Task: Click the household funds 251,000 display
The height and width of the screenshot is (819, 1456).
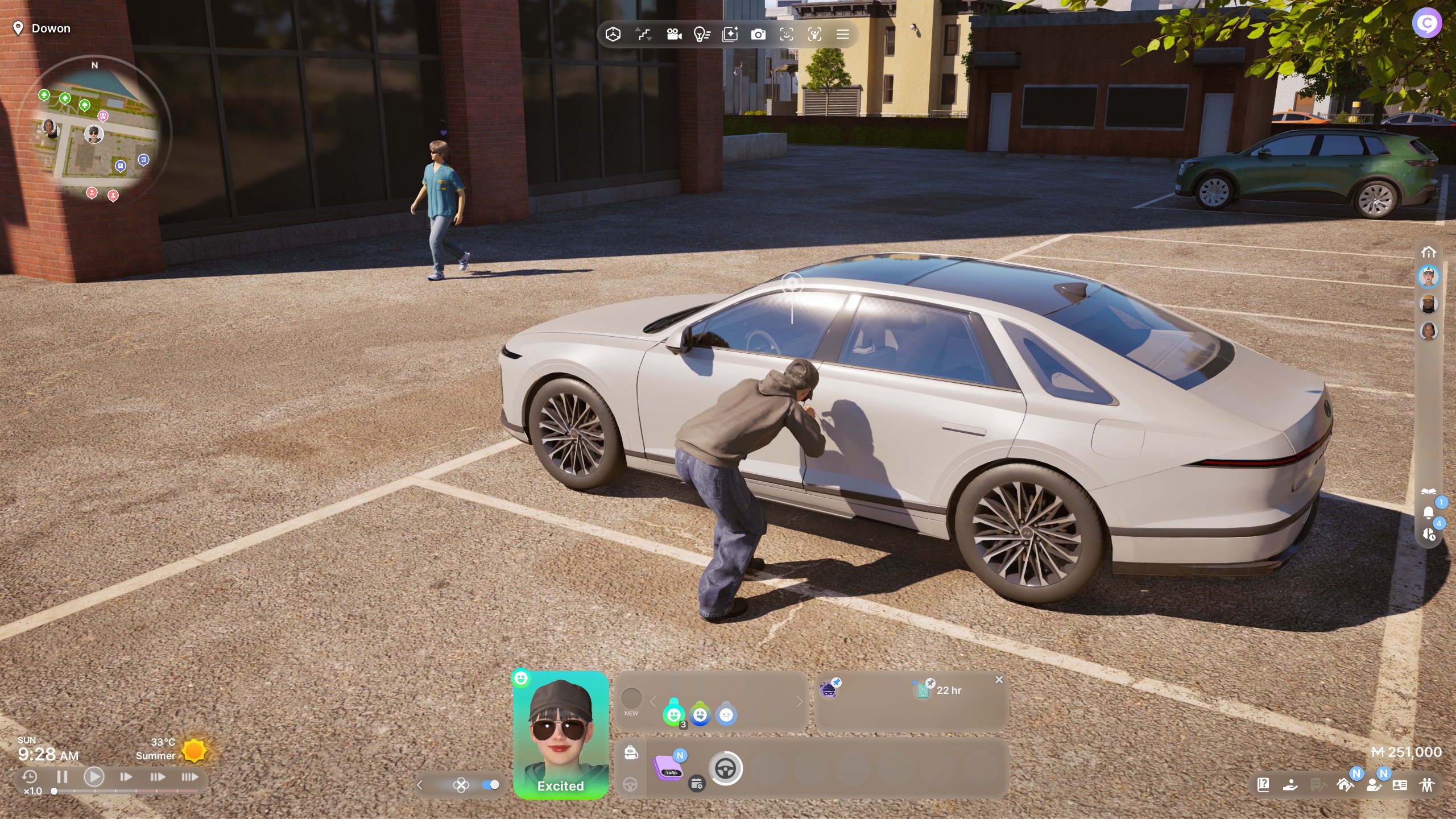Action: (x=1410, y=752)
